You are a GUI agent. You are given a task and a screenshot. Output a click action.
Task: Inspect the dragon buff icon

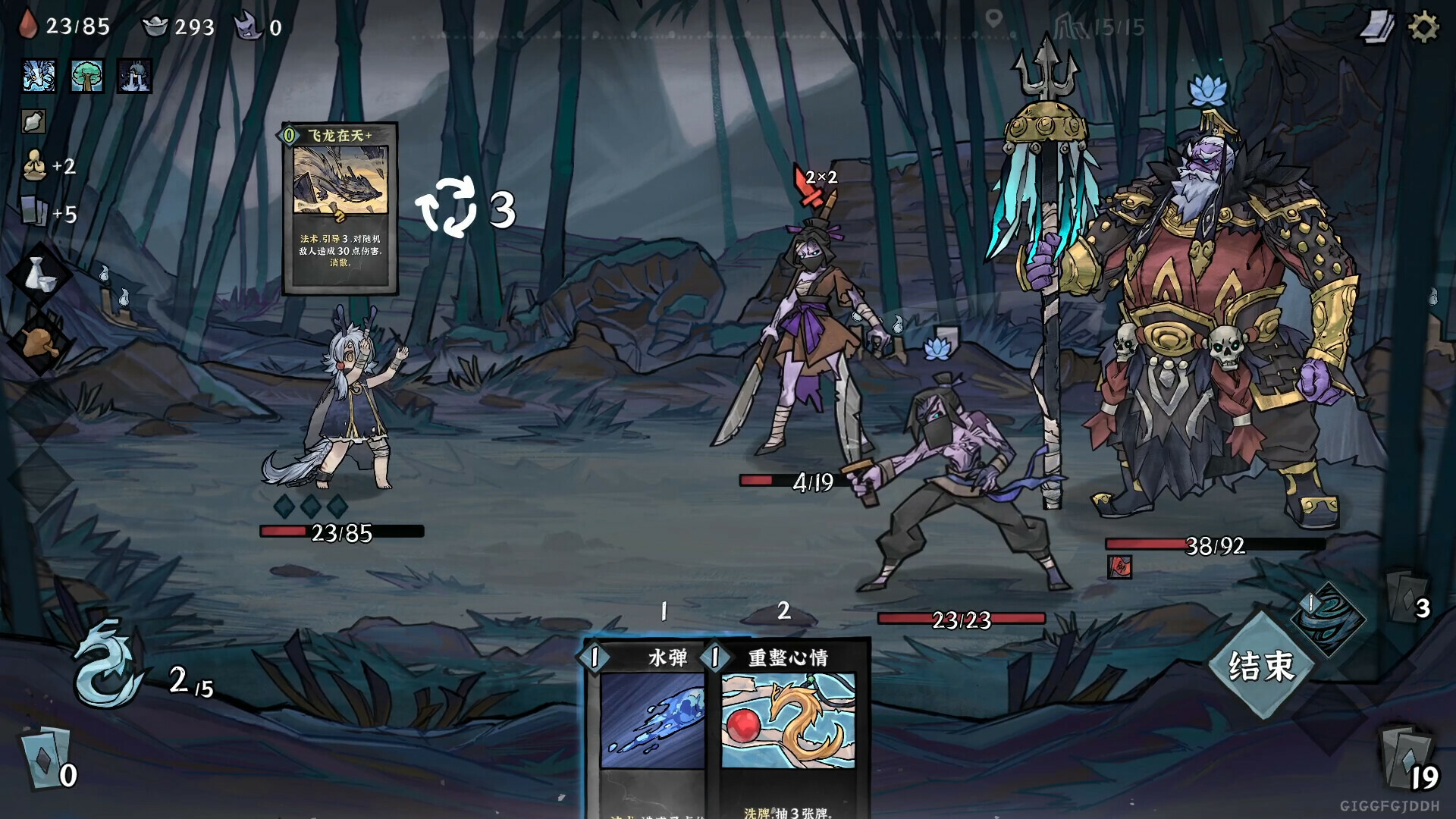[x=36, y=76]
